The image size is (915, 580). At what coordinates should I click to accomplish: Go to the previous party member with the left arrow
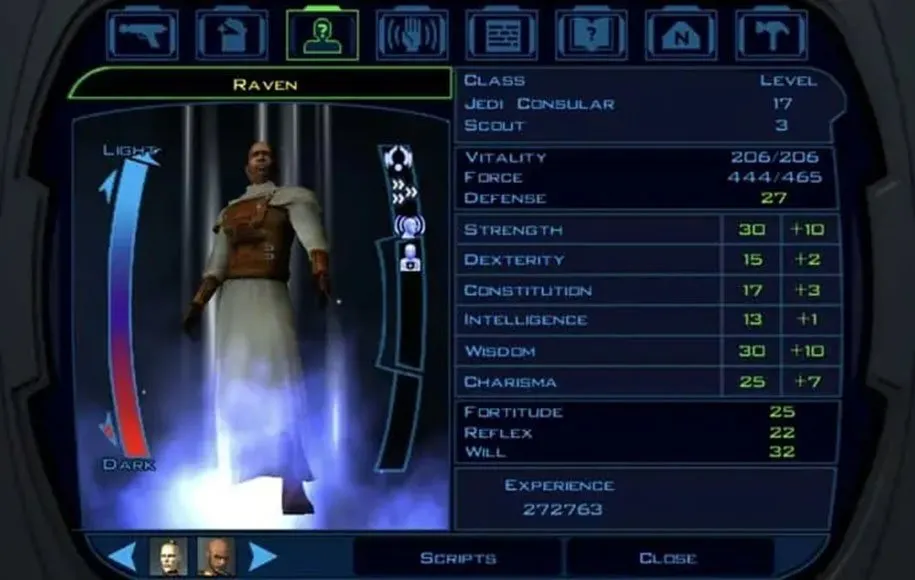click(122, 556)
